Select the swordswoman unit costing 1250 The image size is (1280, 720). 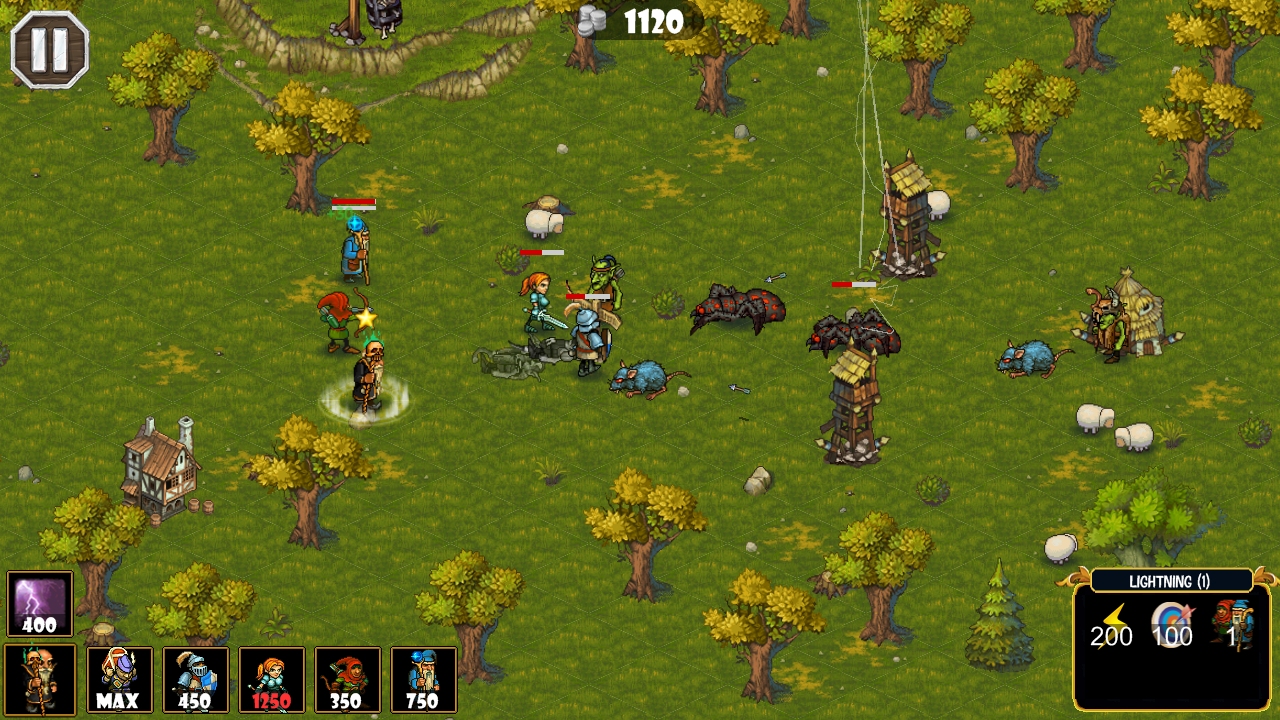click(x=272, y=685)
